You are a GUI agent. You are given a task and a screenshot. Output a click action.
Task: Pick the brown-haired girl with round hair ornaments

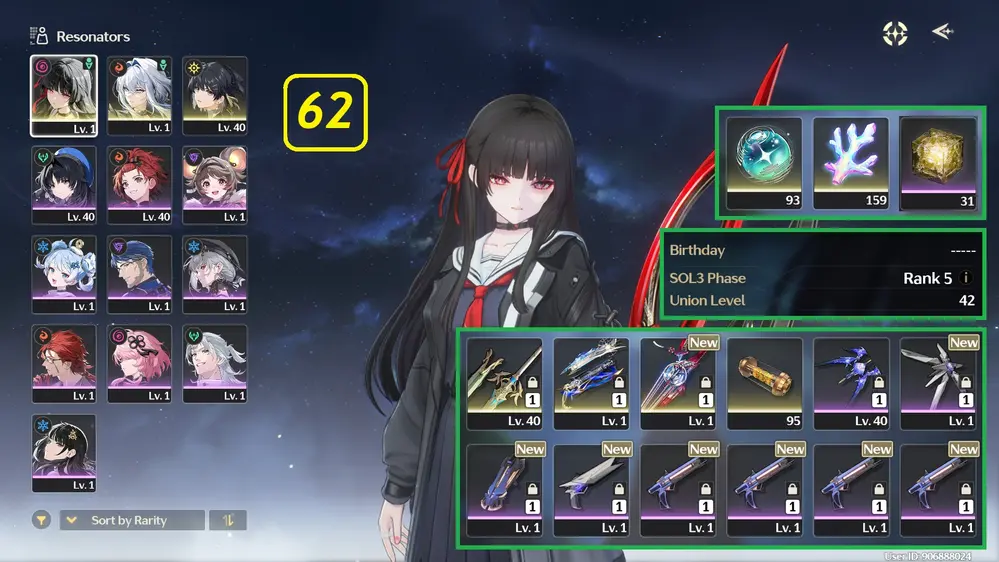(x=215, y=185)
